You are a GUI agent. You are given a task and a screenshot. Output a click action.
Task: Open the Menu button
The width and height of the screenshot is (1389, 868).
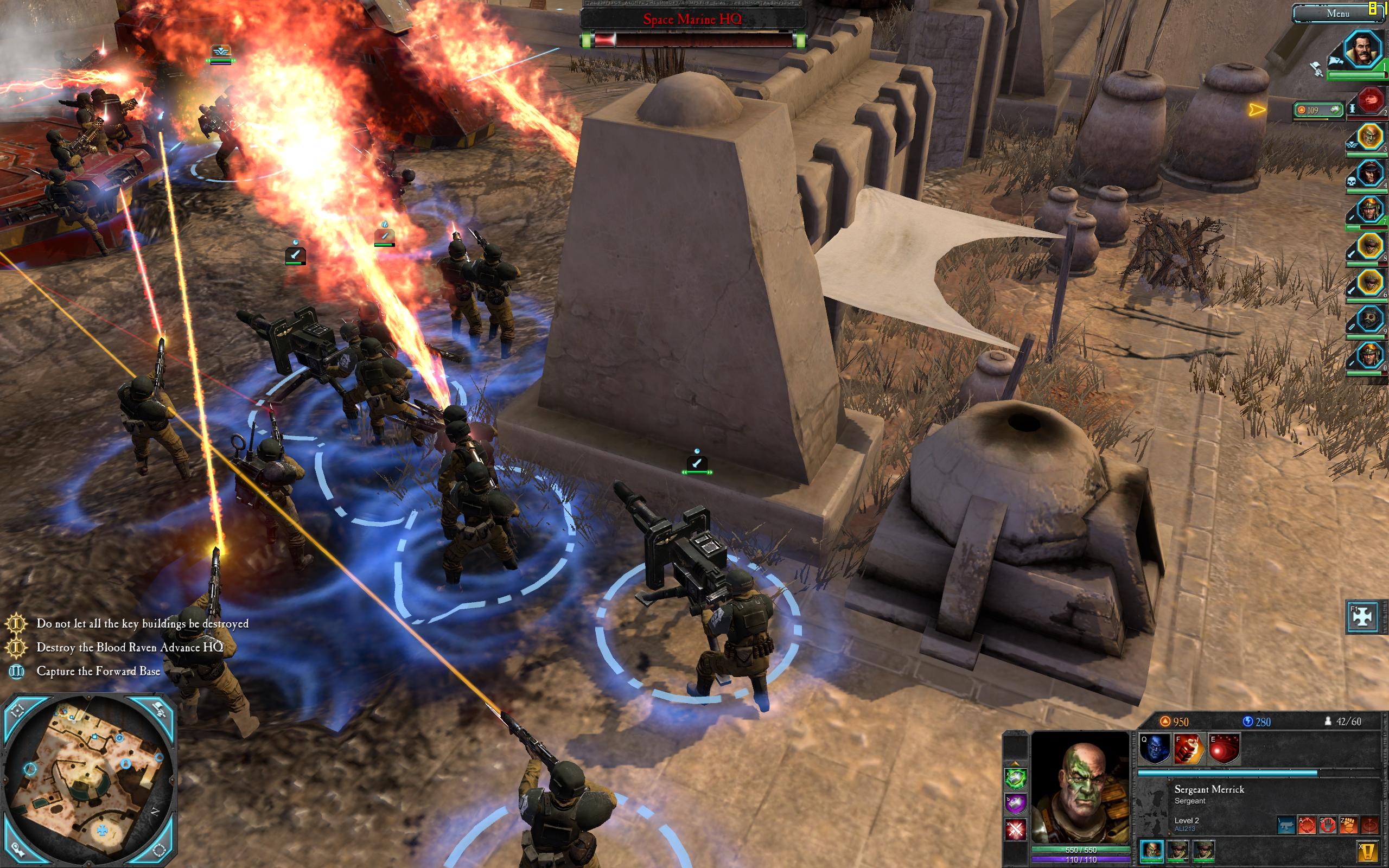point(1337,13)
